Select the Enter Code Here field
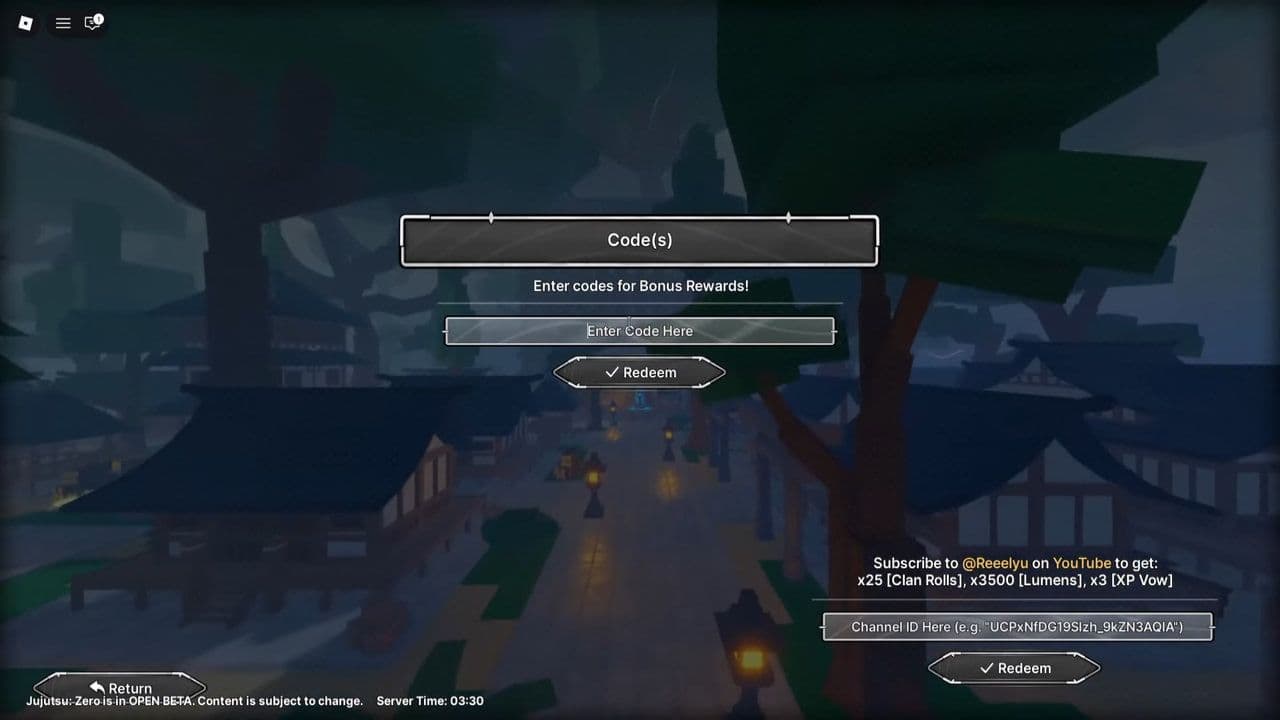 click(640, 331)
